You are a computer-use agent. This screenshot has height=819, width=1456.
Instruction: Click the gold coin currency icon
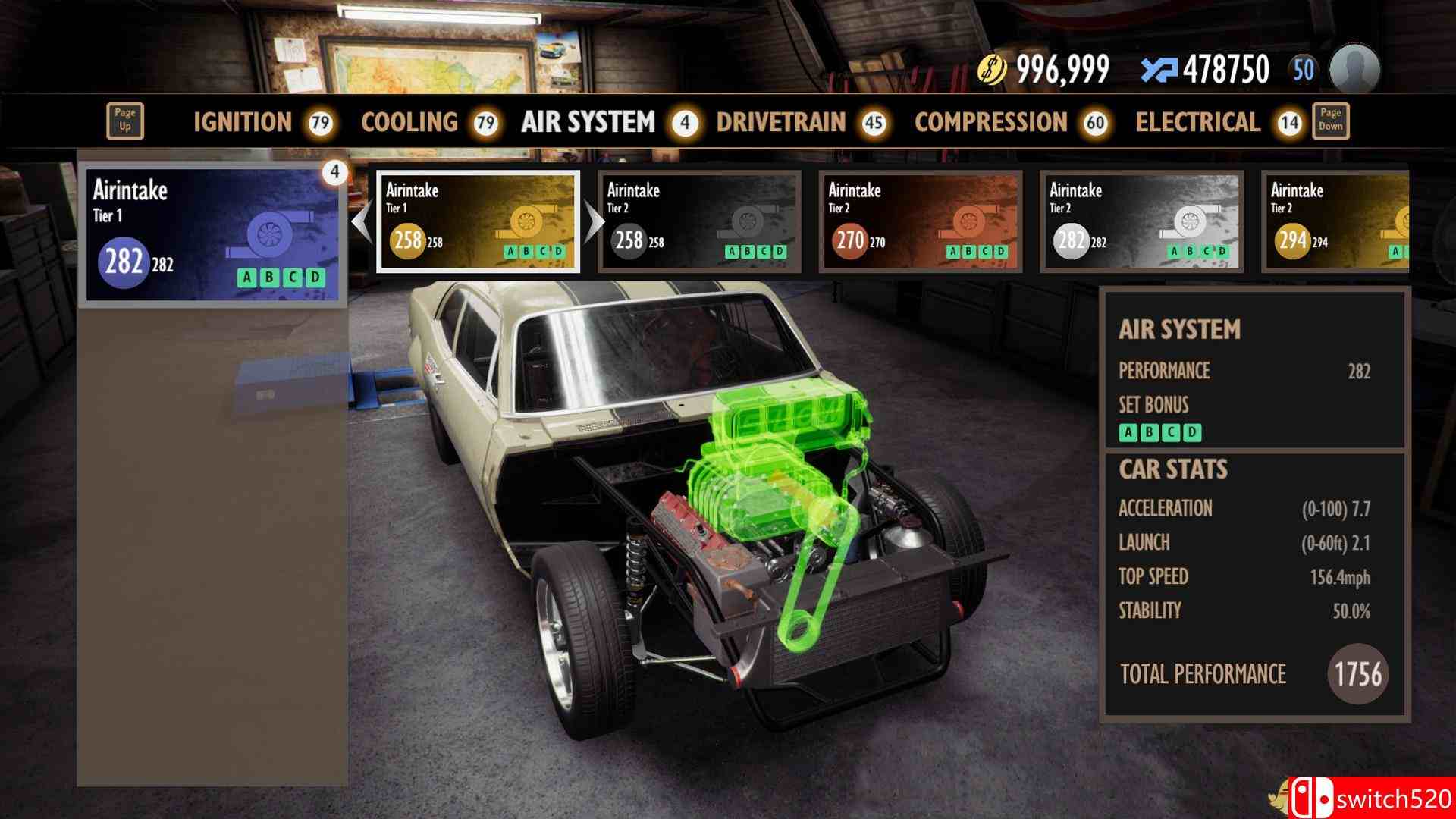click(x=994, y=67)
